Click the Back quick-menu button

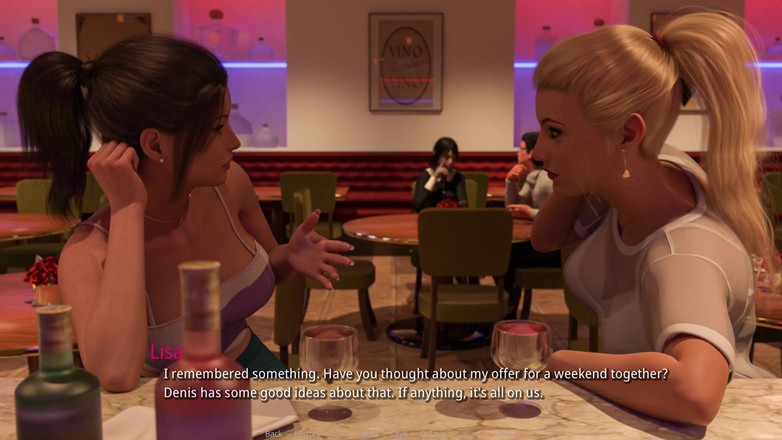click(274, 434)
